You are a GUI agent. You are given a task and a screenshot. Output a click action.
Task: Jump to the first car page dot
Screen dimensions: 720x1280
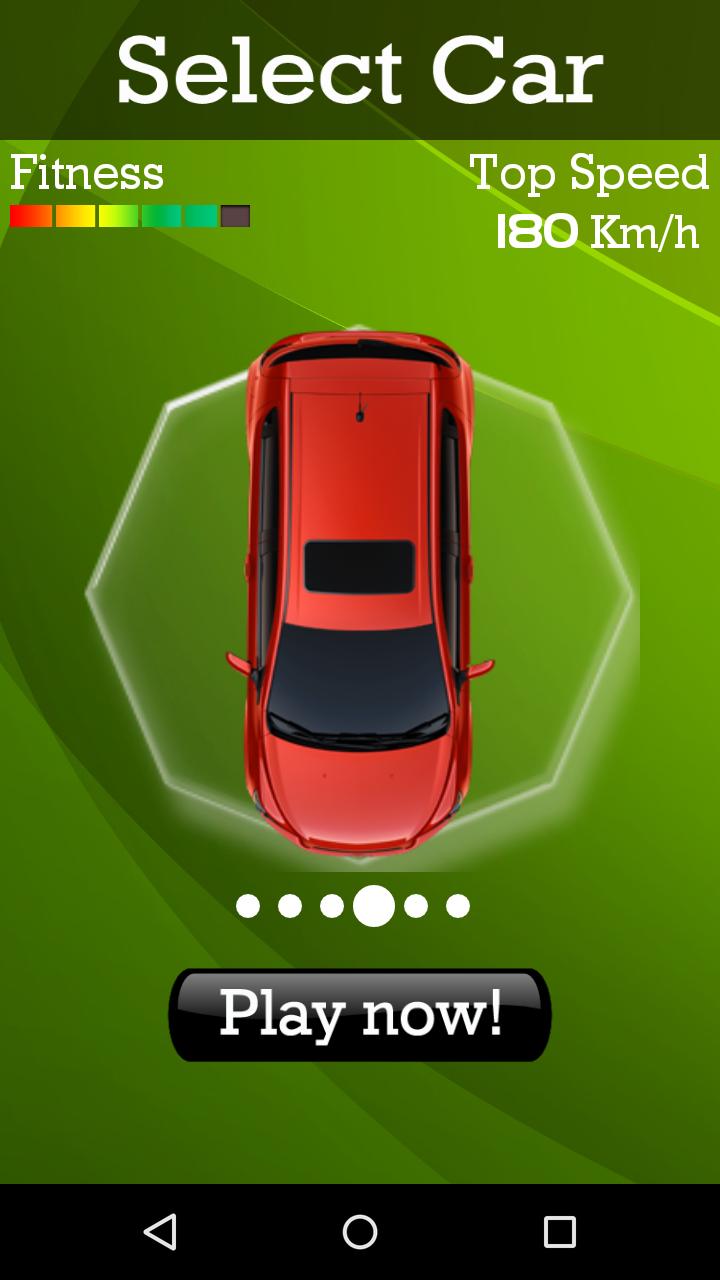click(x=248, y=906)
